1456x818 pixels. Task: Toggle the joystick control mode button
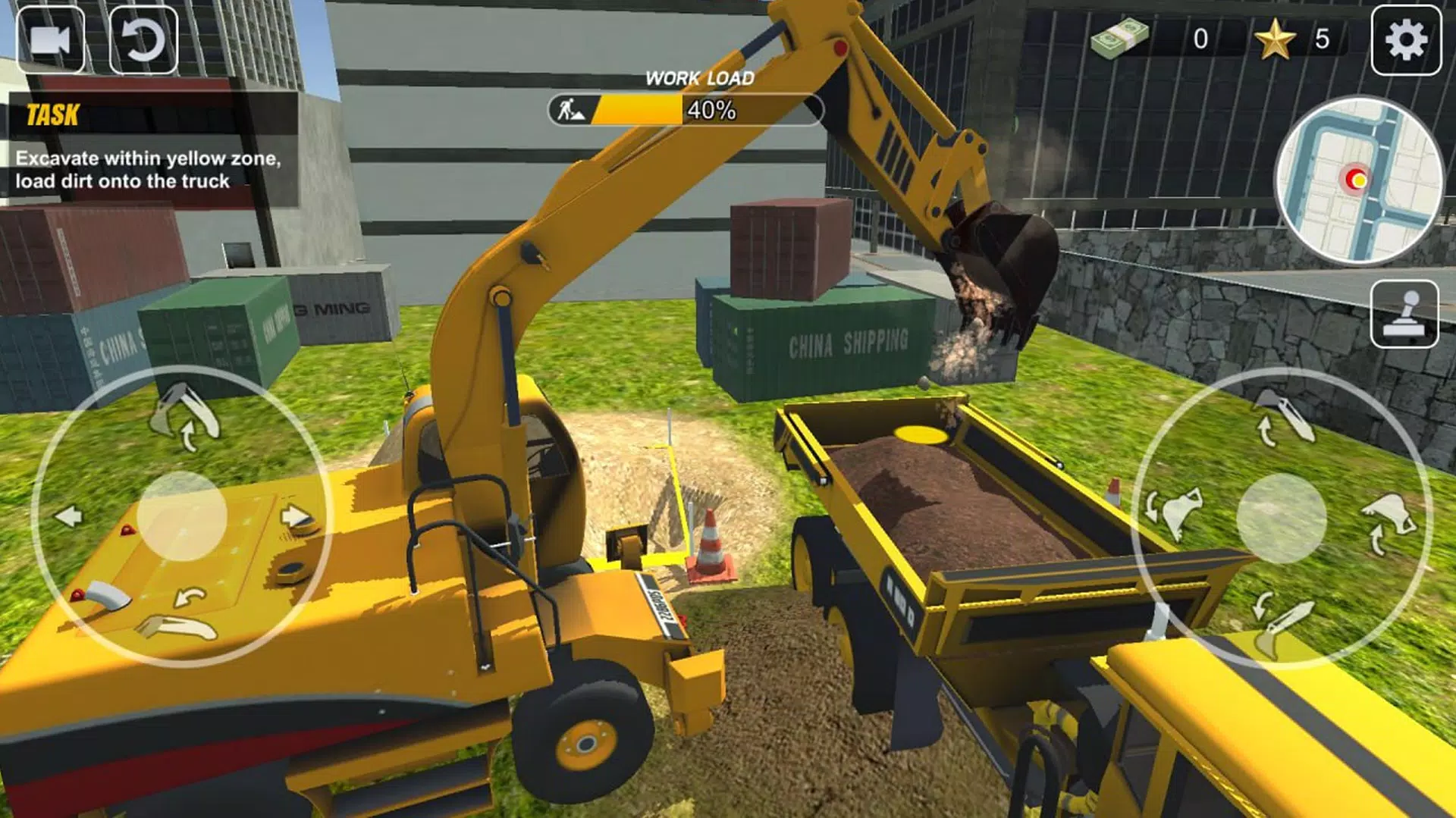tap(1404, 314)
